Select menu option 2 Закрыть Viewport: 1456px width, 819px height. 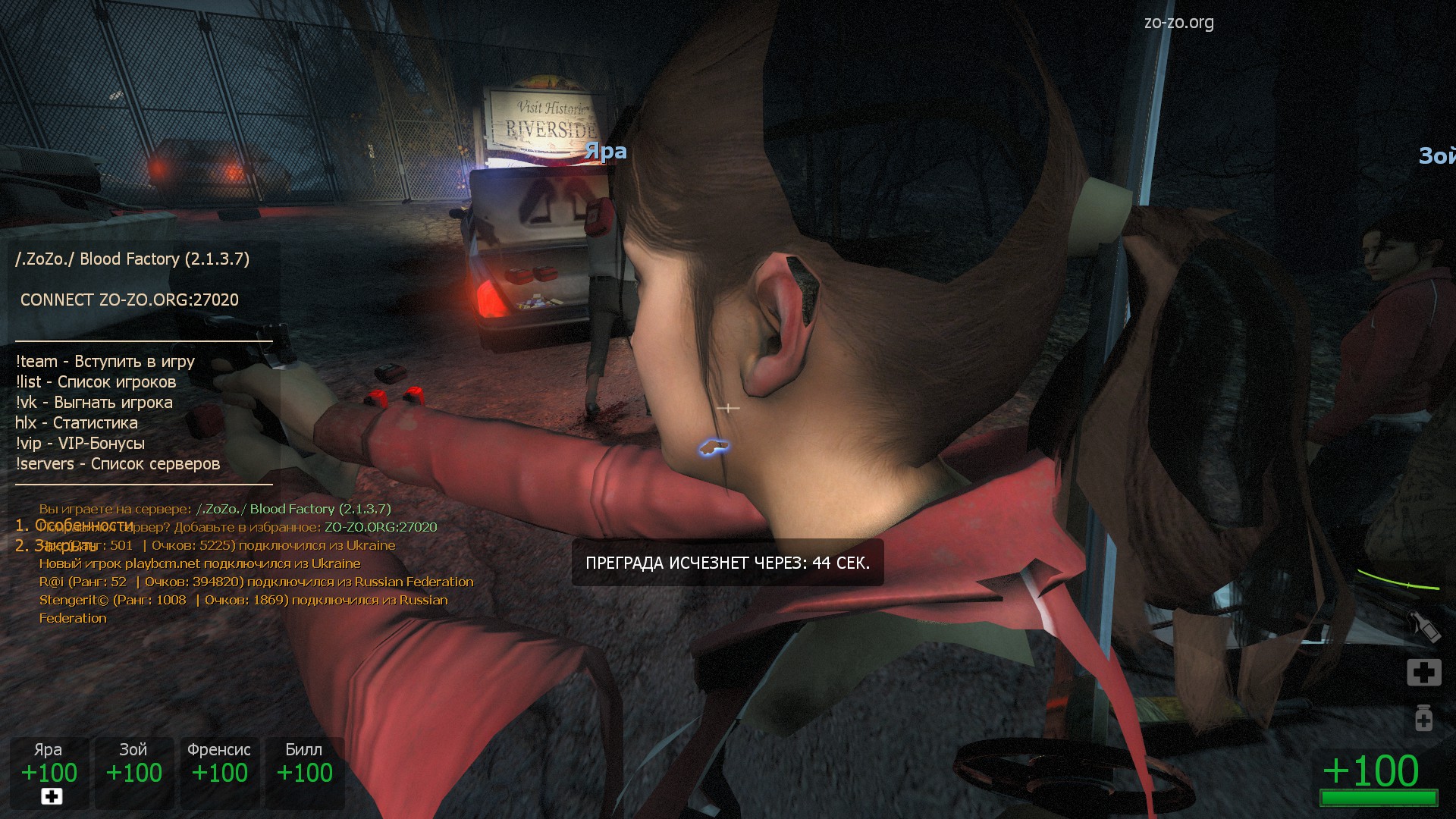point(56,545)
